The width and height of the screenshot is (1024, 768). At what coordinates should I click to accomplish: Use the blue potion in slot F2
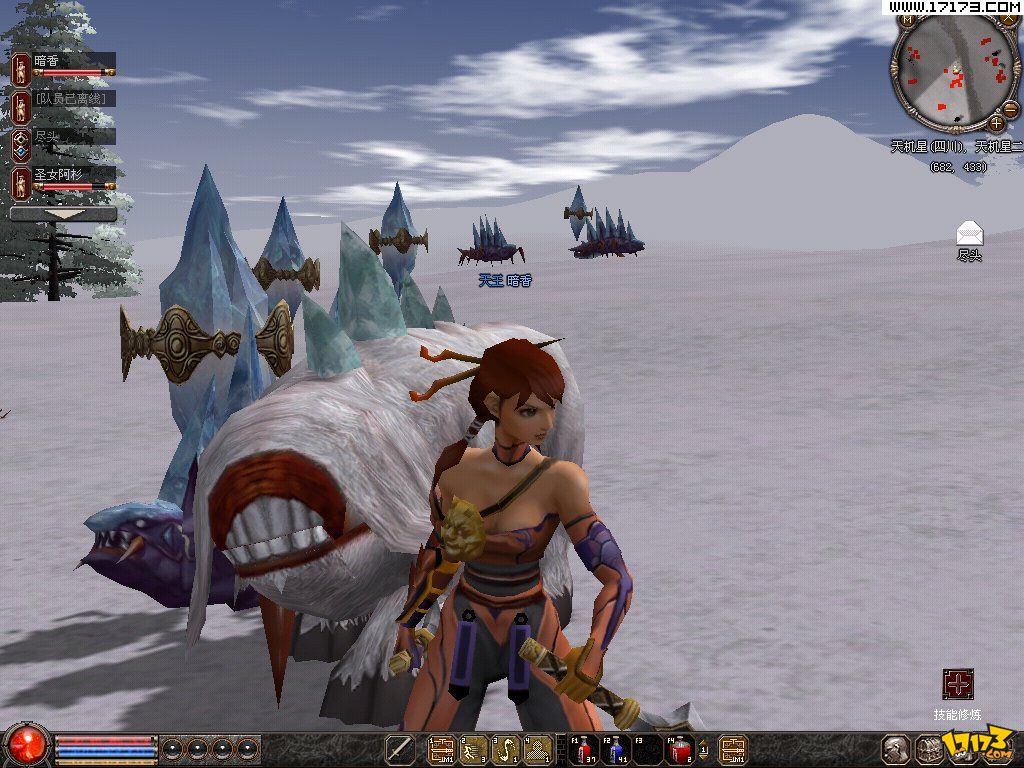tap(616, 749)
